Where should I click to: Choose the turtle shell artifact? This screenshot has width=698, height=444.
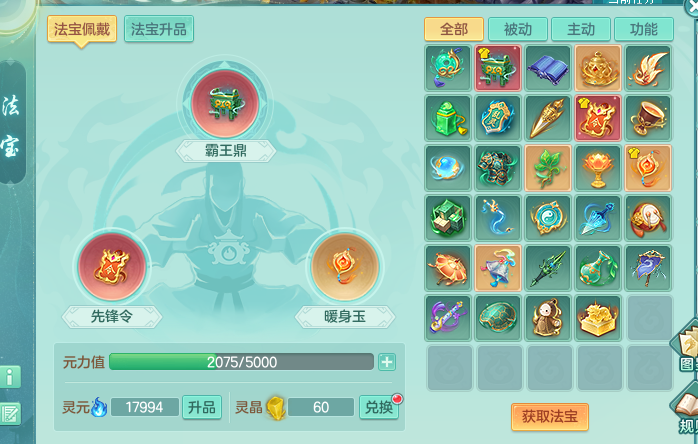[x=498, y=318]
